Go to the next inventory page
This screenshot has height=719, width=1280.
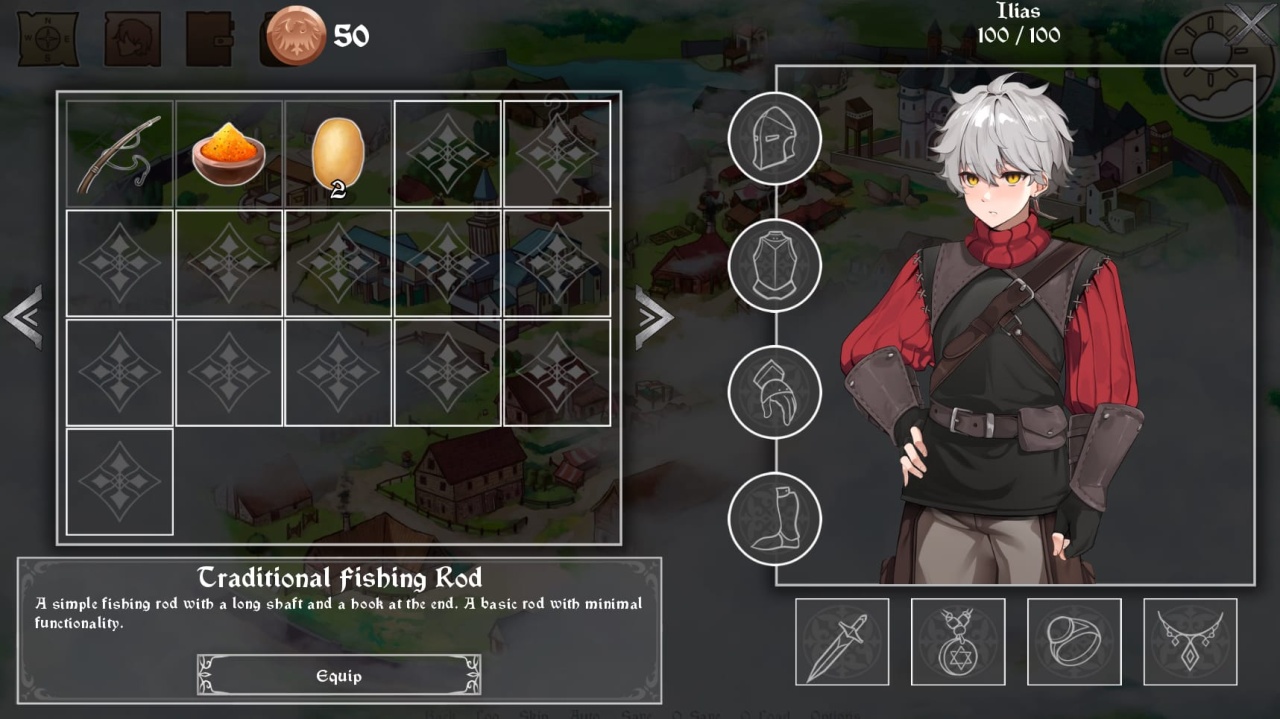[x=653, y=317]
